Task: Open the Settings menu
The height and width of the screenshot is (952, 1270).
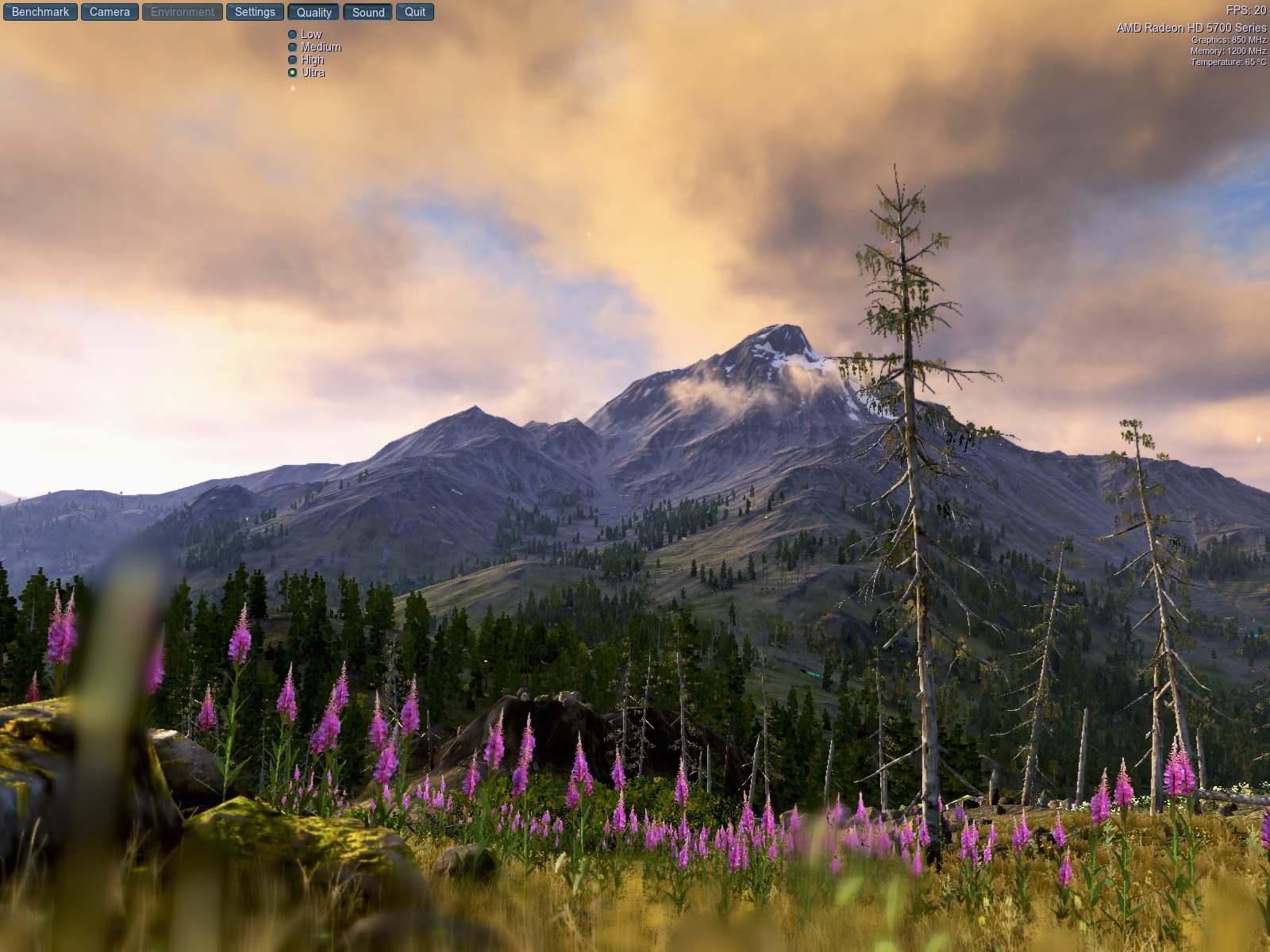Action: (255, 12)
